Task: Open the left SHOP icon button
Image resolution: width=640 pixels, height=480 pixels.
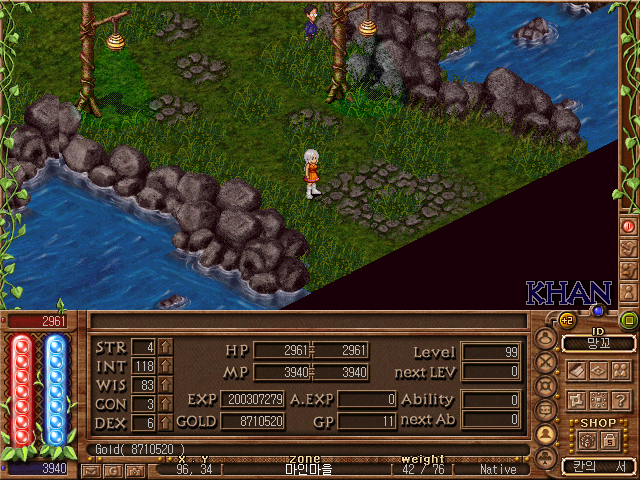Action: [x=588, y=441]
